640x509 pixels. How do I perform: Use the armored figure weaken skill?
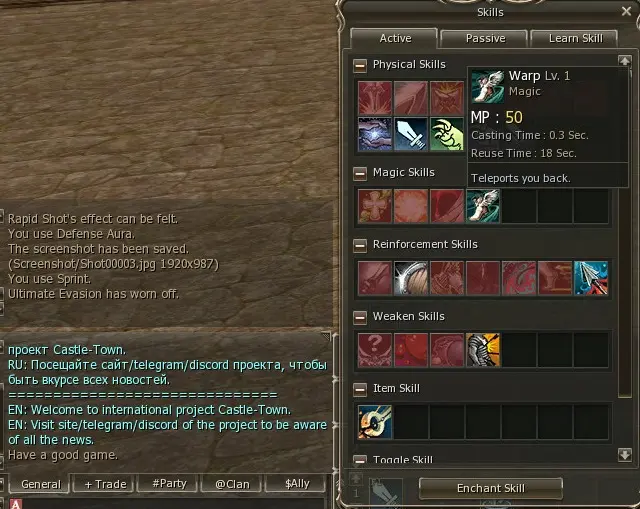483,350
